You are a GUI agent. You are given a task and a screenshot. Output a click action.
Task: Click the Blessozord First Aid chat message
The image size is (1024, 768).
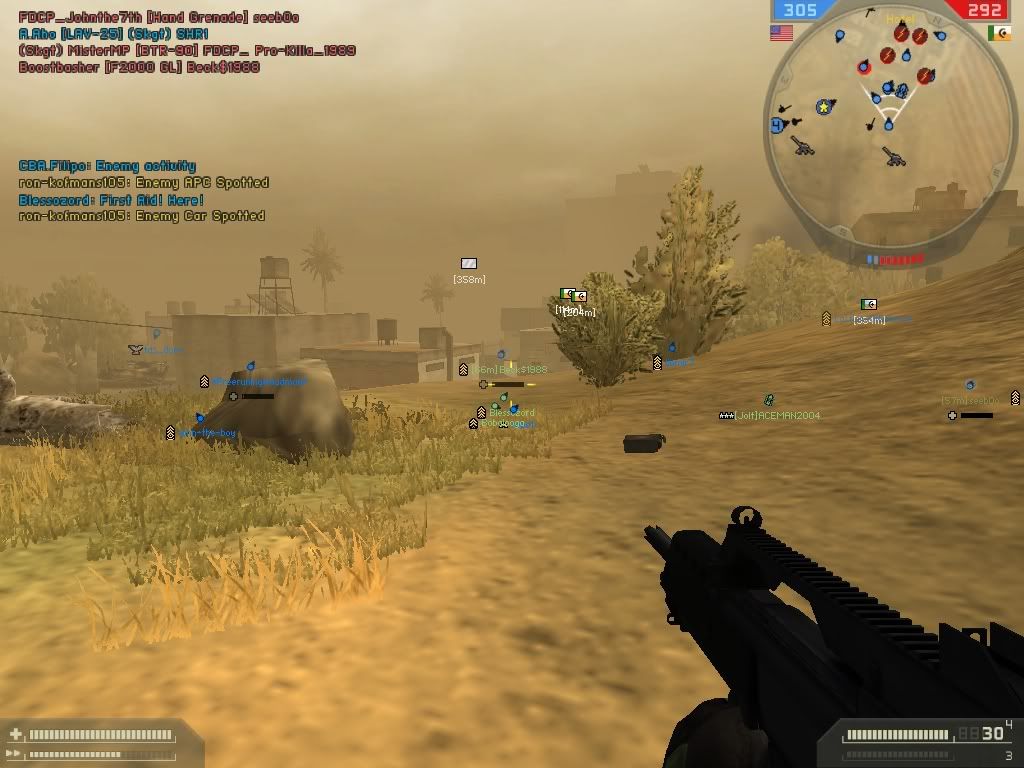pos(111,200)
